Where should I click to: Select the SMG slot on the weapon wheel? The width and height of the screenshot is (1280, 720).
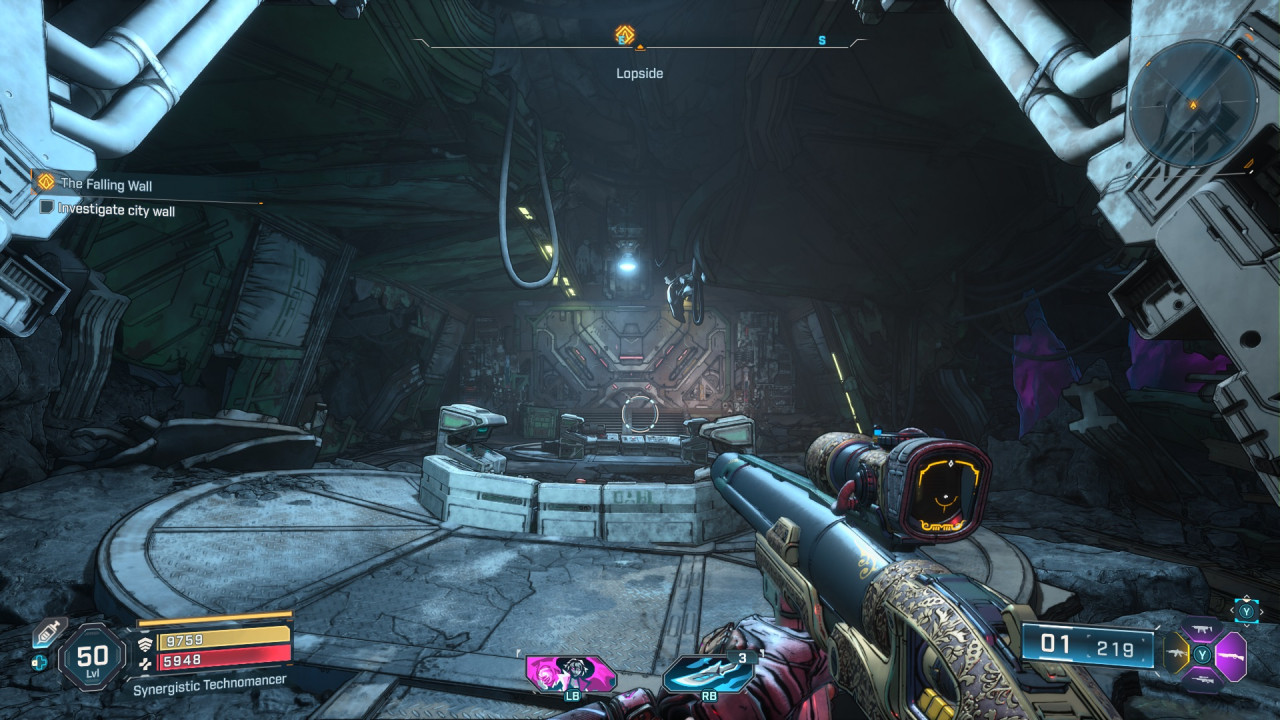pos(1200,629)
